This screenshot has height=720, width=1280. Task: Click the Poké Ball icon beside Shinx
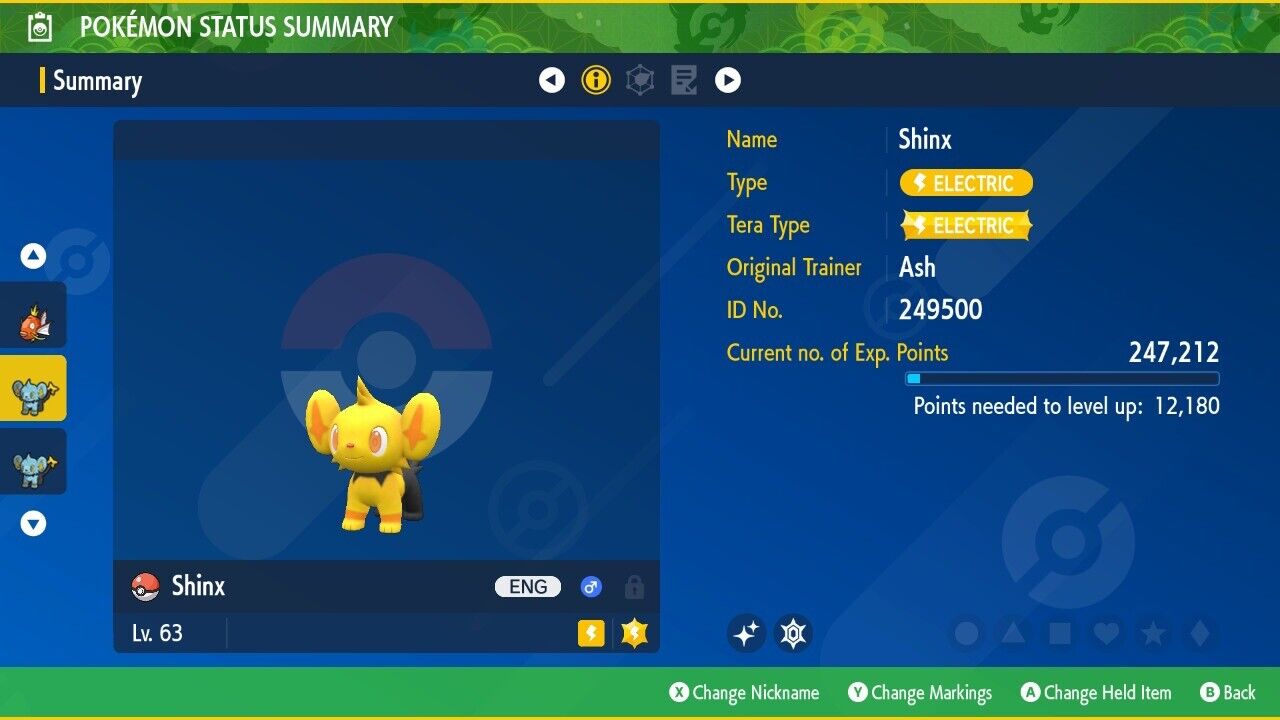pyautogui.click(x=146, y=587)
